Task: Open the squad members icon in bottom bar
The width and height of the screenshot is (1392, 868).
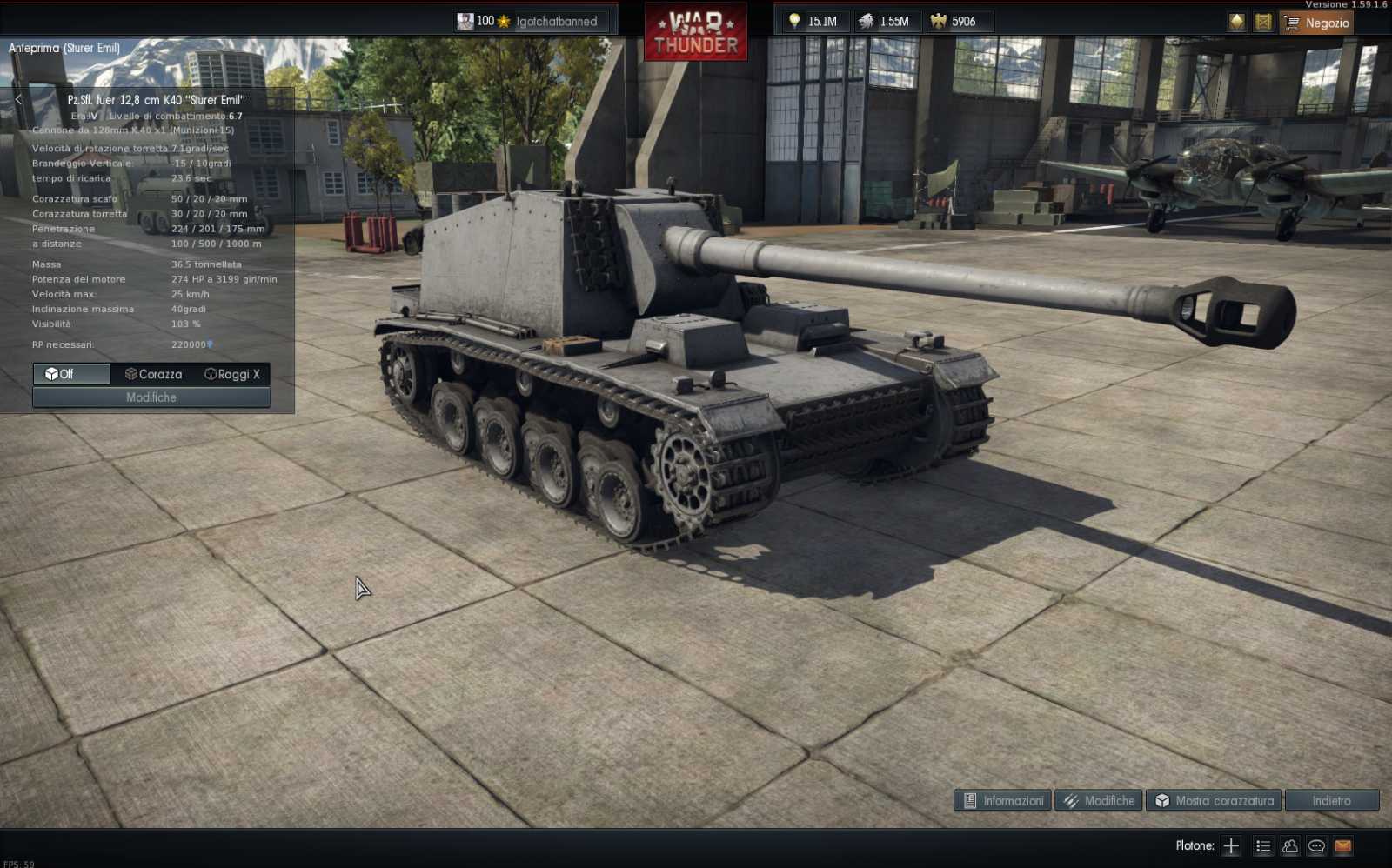Action: pos(1288,845)
